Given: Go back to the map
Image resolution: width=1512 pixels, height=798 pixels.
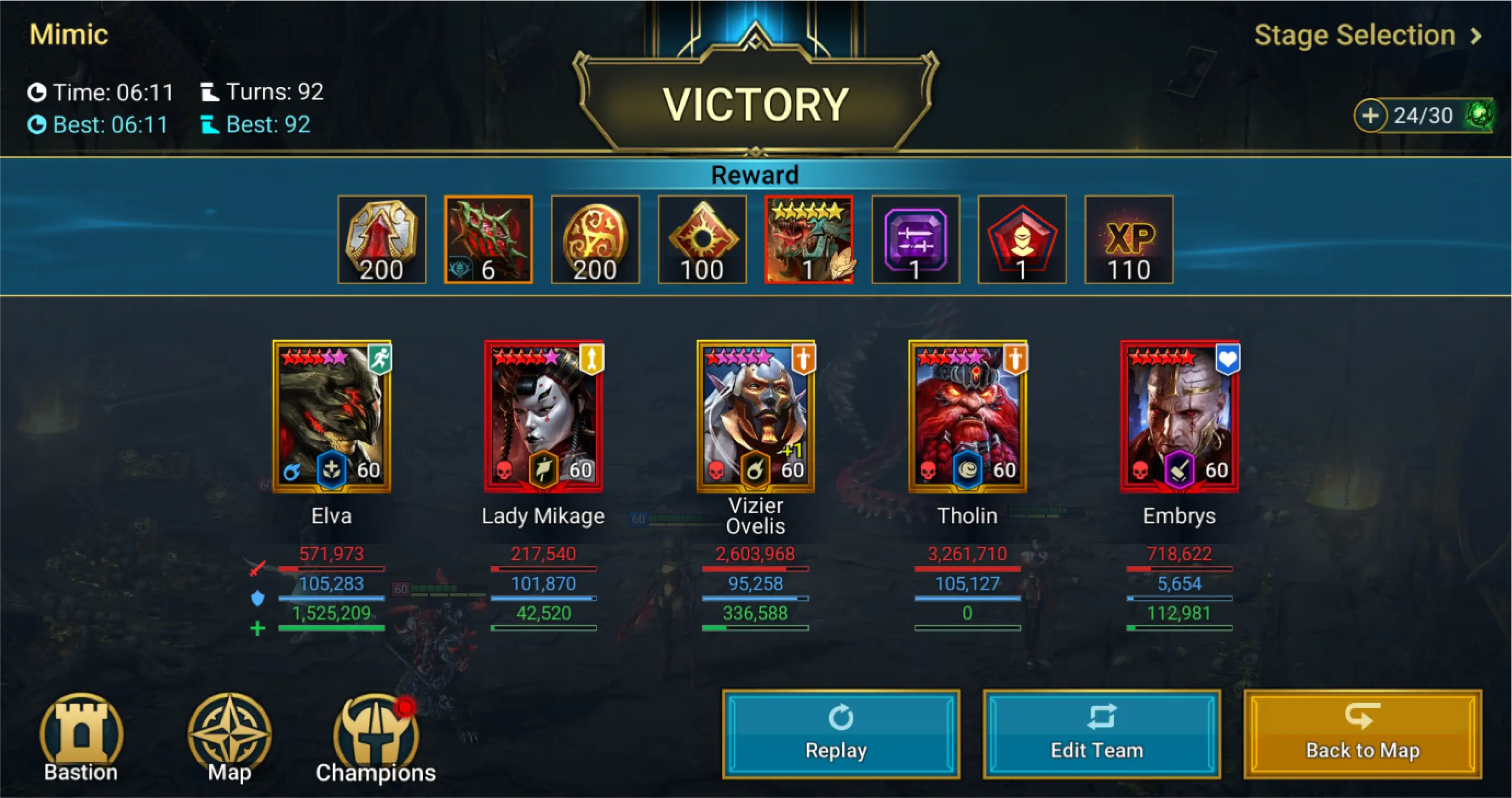Looking at the screenshot, I should pyautogui.click(x=1362, y=734).
